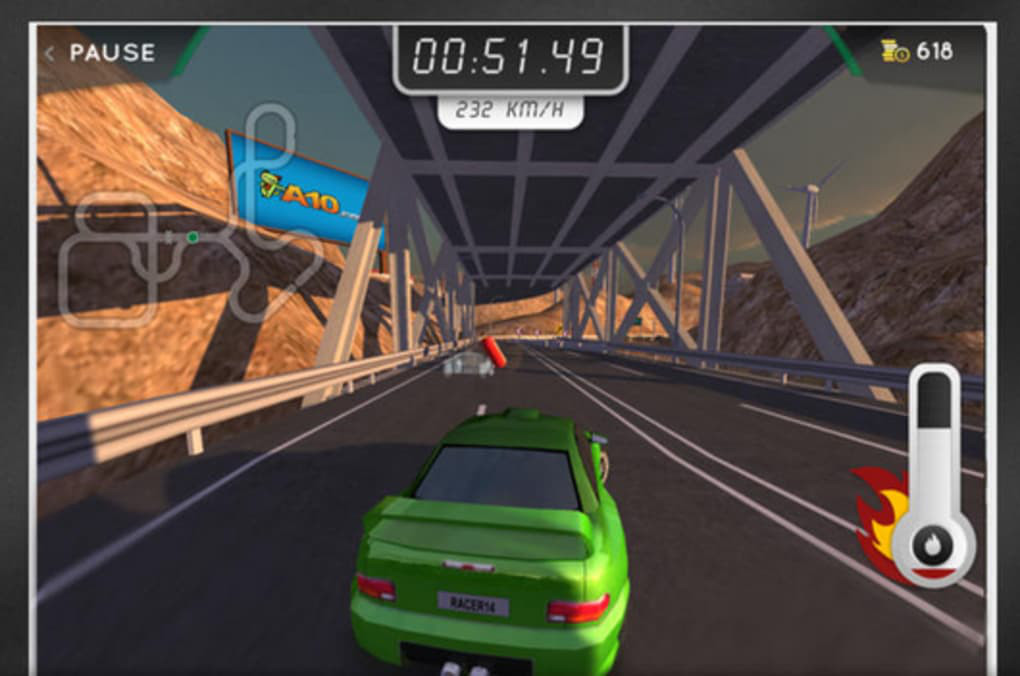
Task: Pause the race with the PAUSE button
Action: click(x=101, y=53)
